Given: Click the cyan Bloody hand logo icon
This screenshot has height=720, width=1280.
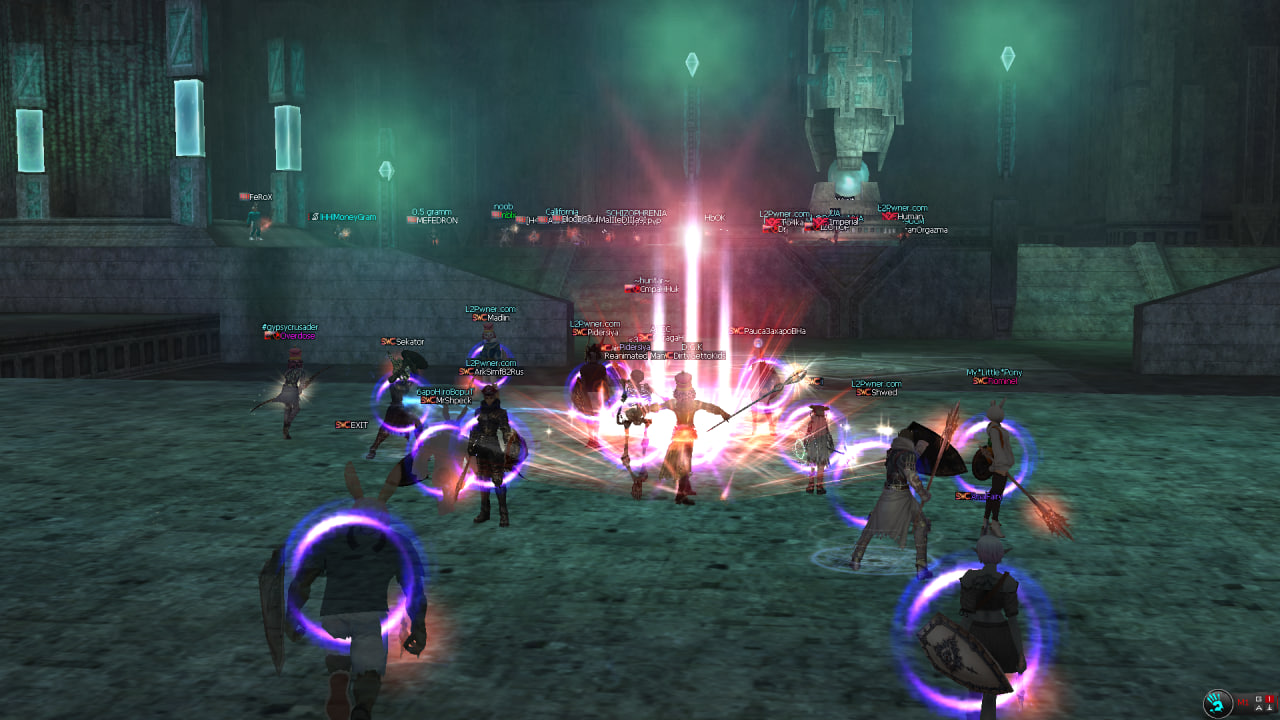Looking at the screenshot, I should [1217, 703].
